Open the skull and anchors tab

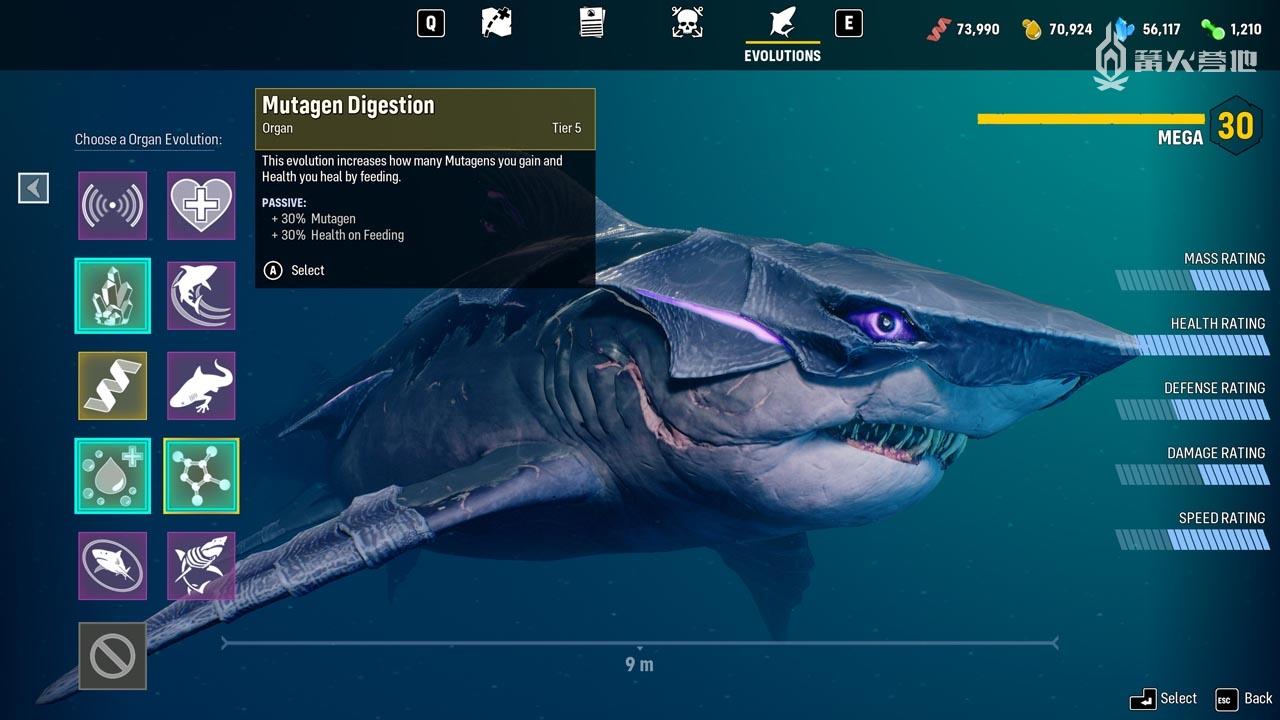(x=687, y=23)
